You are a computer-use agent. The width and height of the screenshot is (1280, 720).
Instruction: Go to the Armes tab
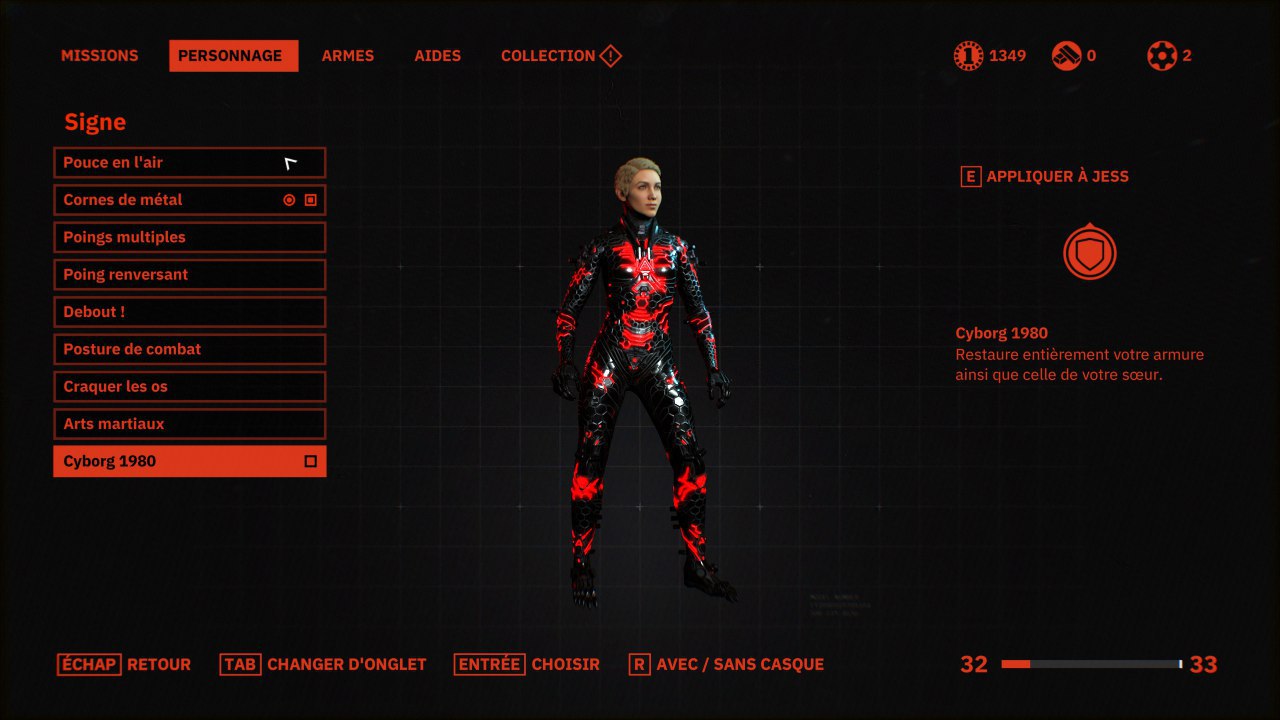(x=347, y=56)
